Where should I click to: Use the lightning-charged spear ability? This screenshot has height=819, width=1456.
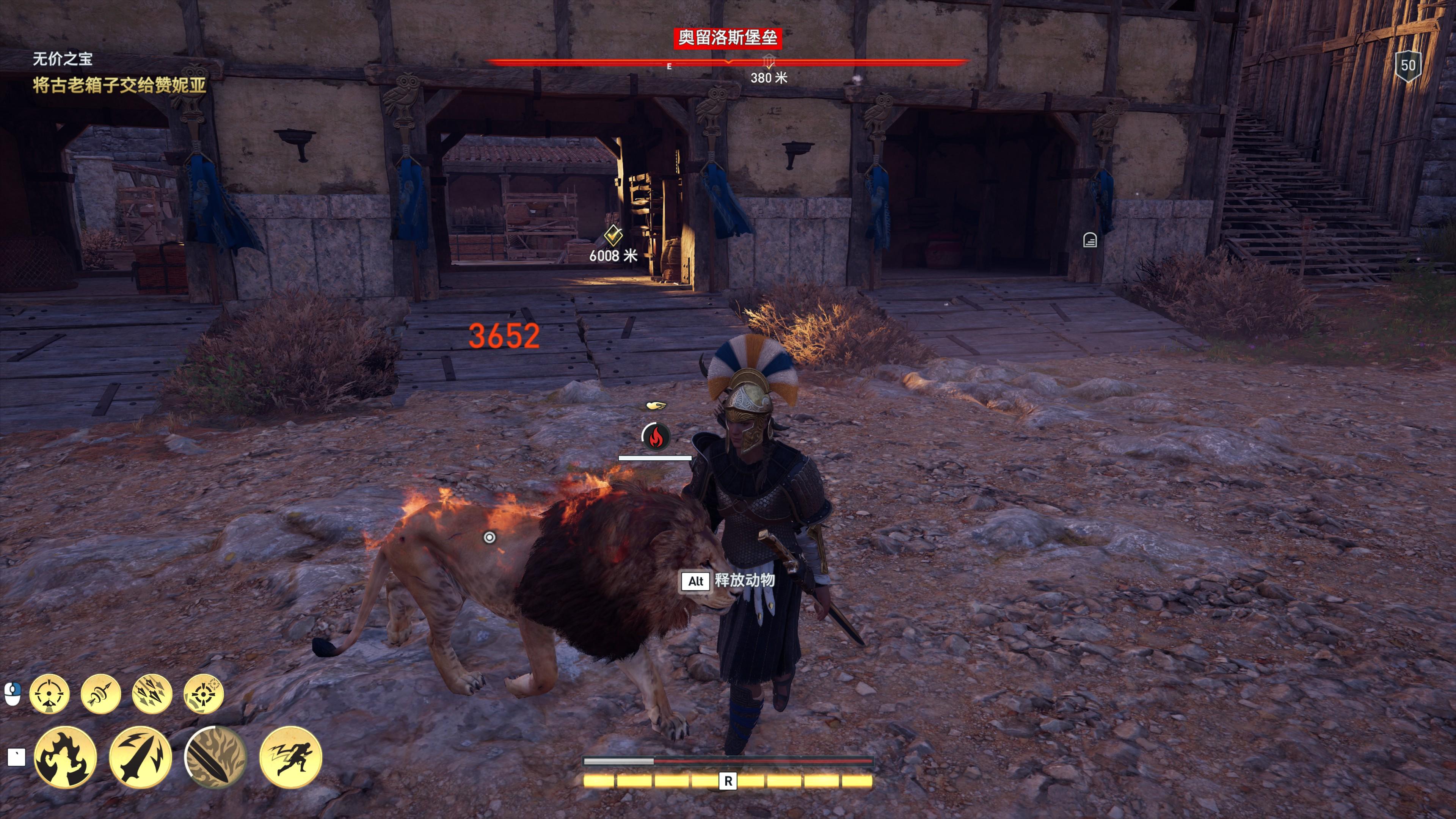coord(140,758)
